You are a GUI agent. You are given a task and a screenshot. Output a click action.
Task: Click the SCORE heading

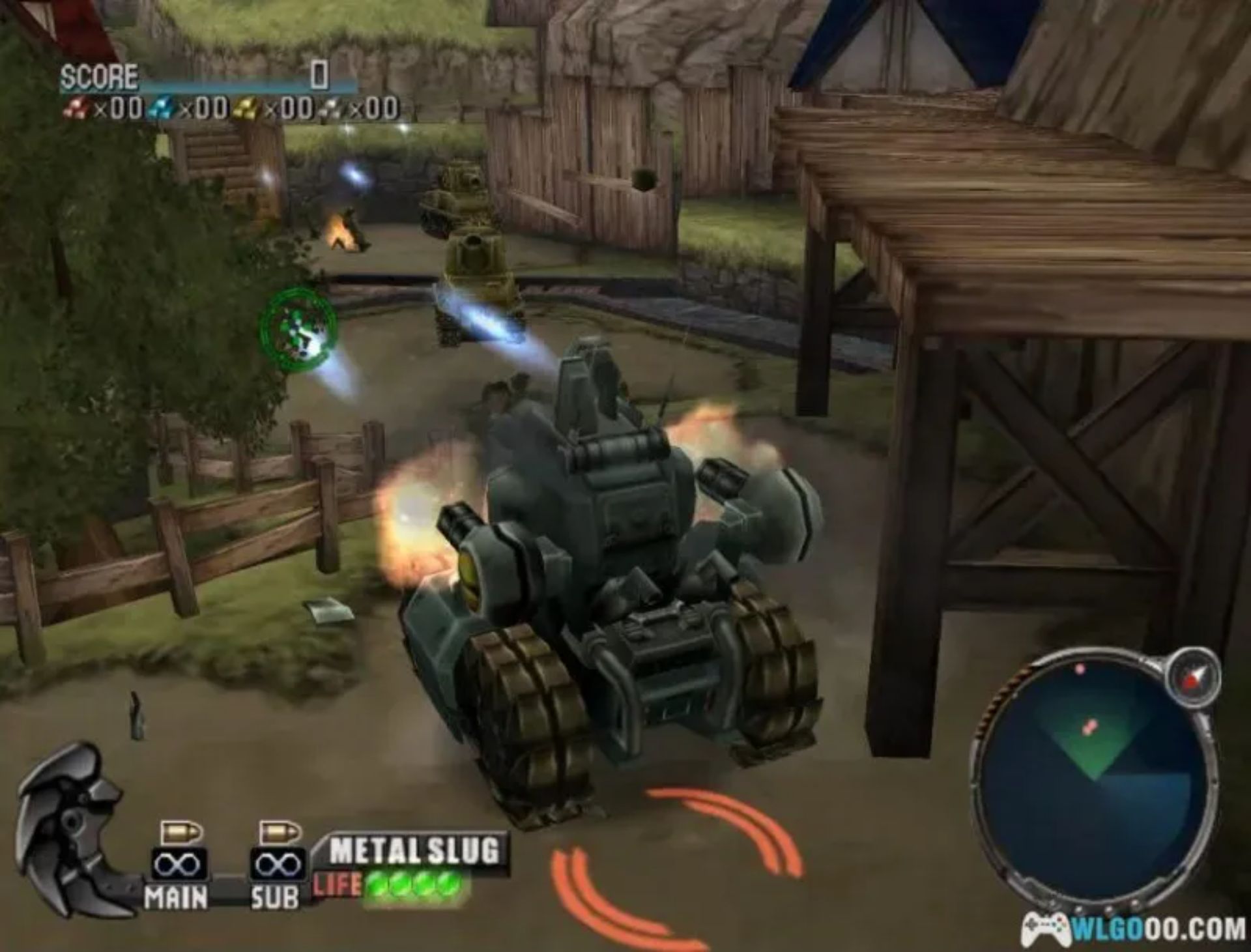pos(99,74)
